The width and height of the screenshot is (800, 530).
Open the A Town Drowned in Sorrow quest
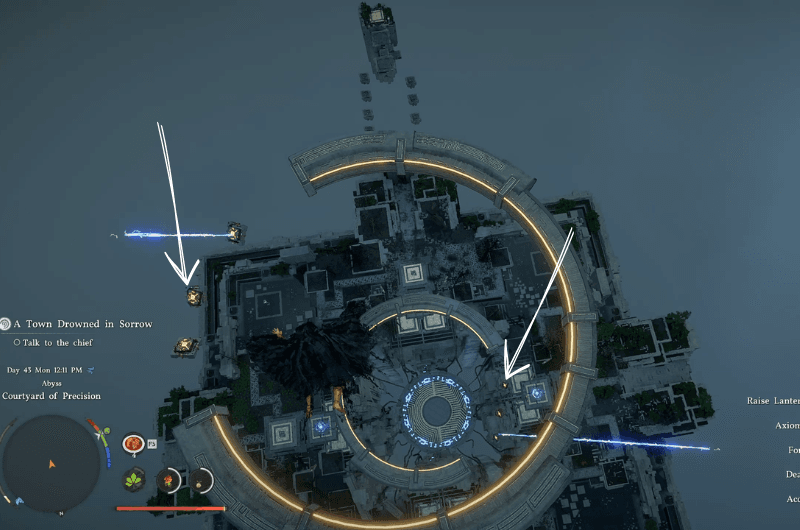pos(82,324)
